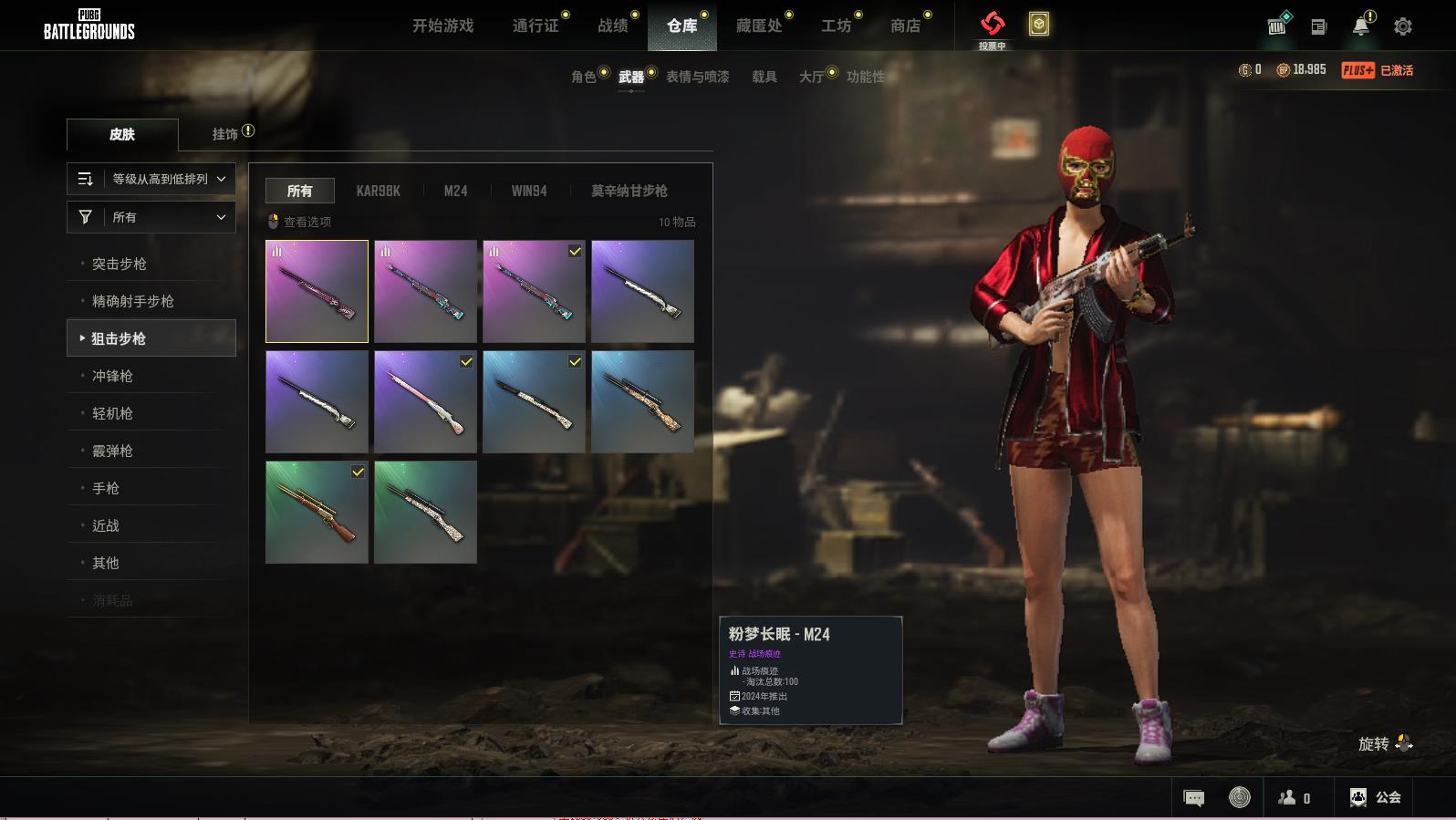This screenshot has width=1456, height=820.
Task: Filter skins by 莫辛纳甘步枪
Action: pyautogui.click(x=629, y=191)
